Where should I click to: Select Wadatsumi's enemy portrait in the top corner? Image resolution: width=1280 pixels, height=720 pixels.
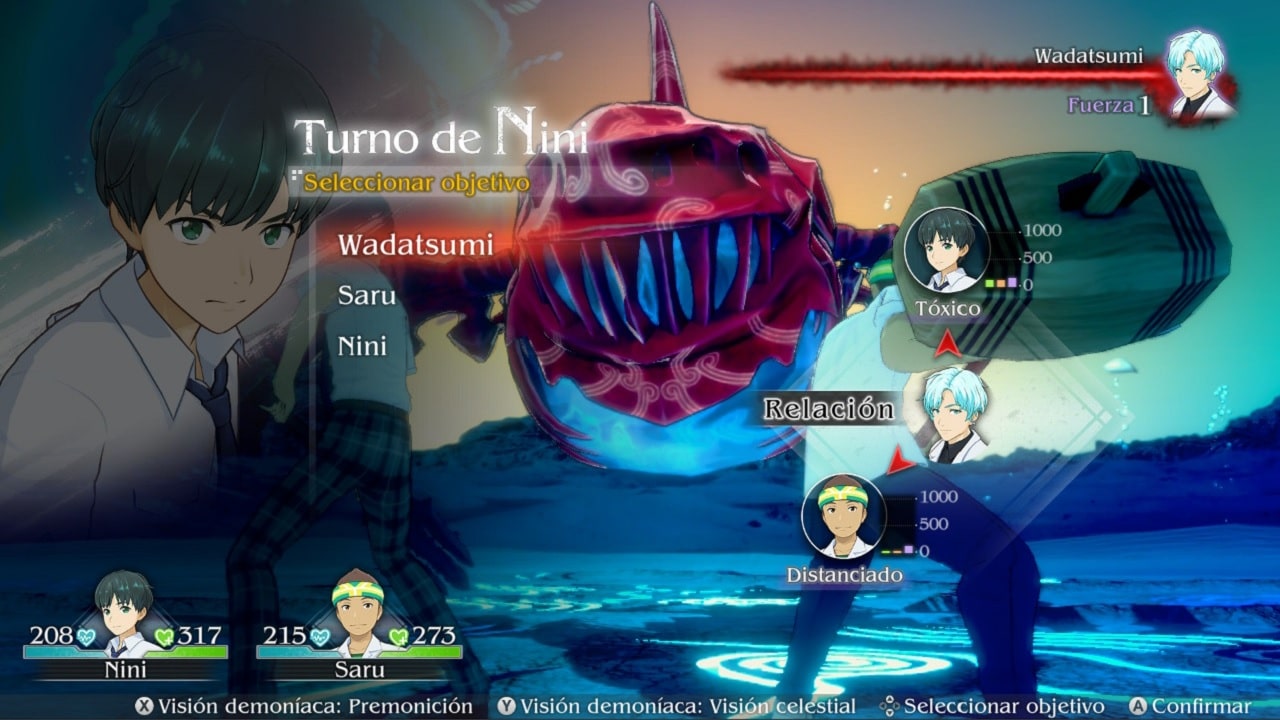pyautogui.click(x=1199, y=76)
